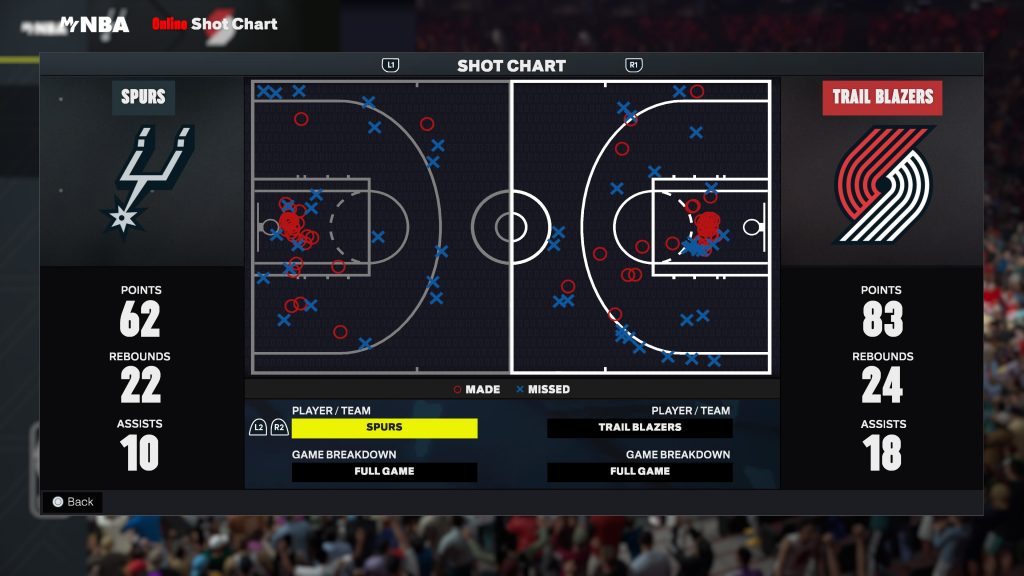Choose the Trail Blazers player/team field

(640, 428)
